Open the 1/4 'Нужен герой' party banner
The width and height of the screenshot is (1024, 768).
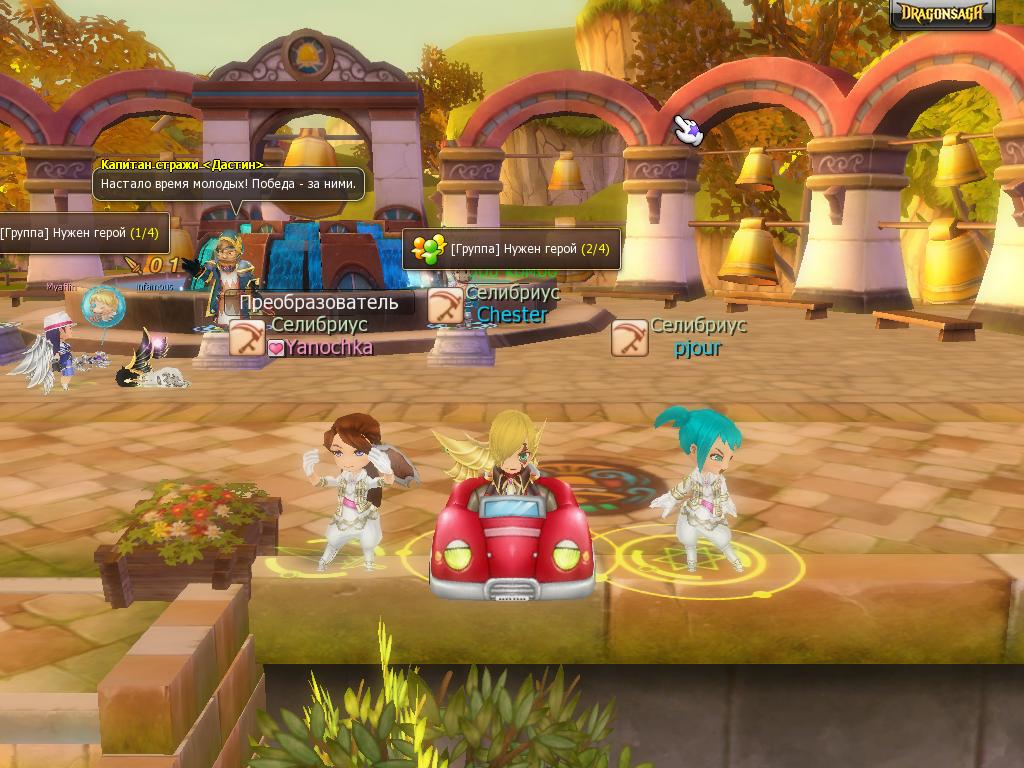coord(80,233)
